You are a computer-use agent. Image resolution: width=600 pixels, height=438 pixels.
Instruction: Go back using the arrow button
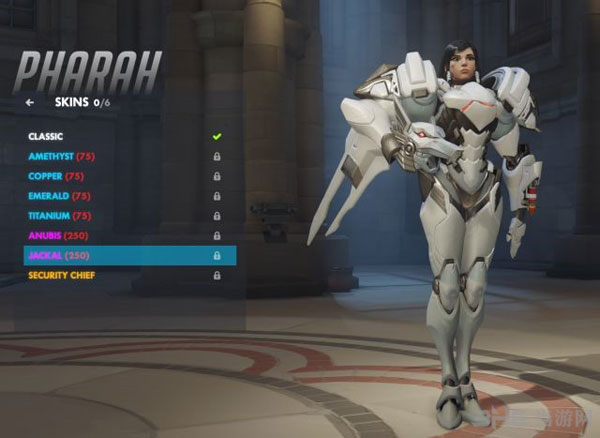tap(30, 102)
